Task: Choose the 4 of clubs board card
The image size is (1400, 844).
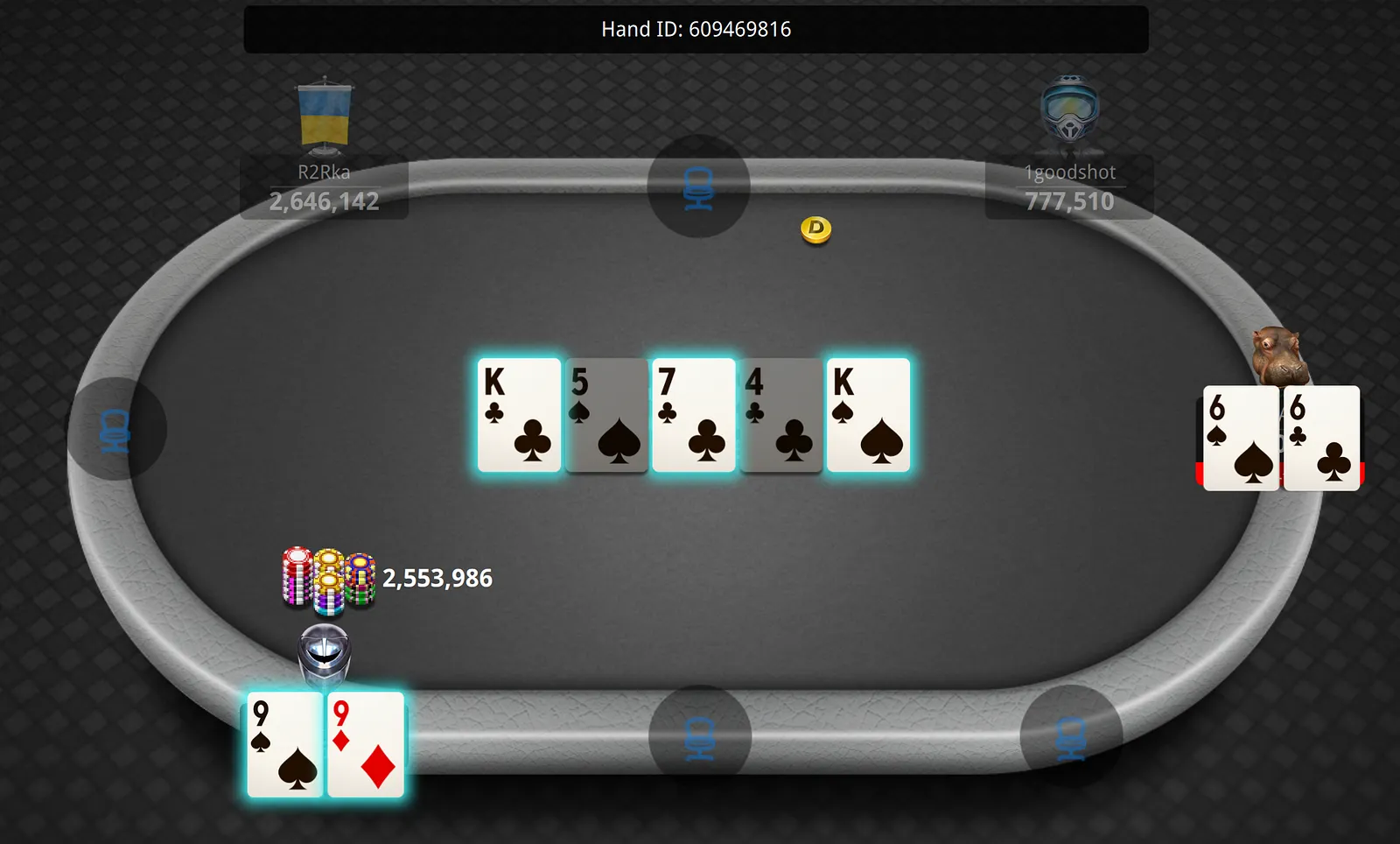Action: point(780,415)
